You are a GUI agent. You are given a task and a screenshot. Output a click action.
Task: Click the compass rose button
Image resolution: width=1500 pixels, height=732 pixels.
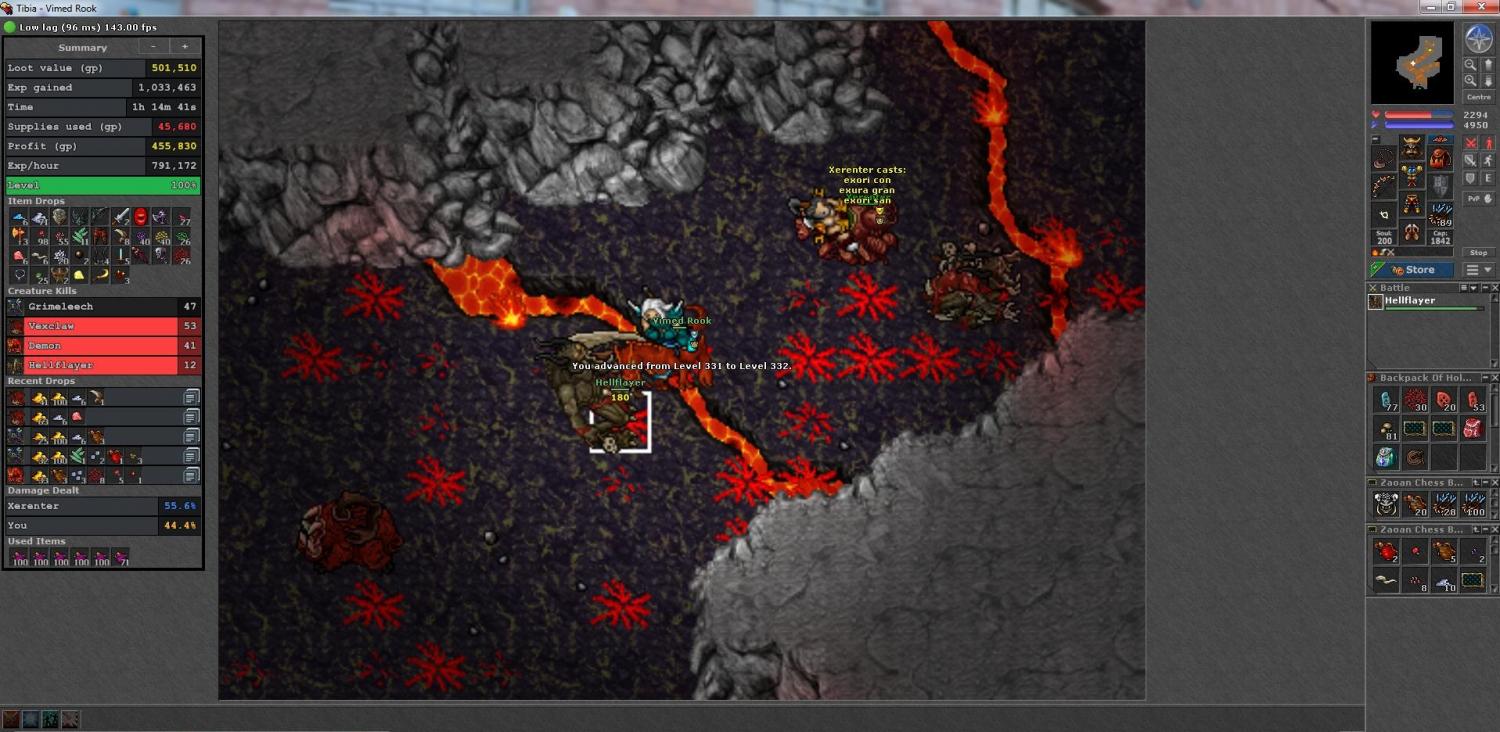point(1478,39)
